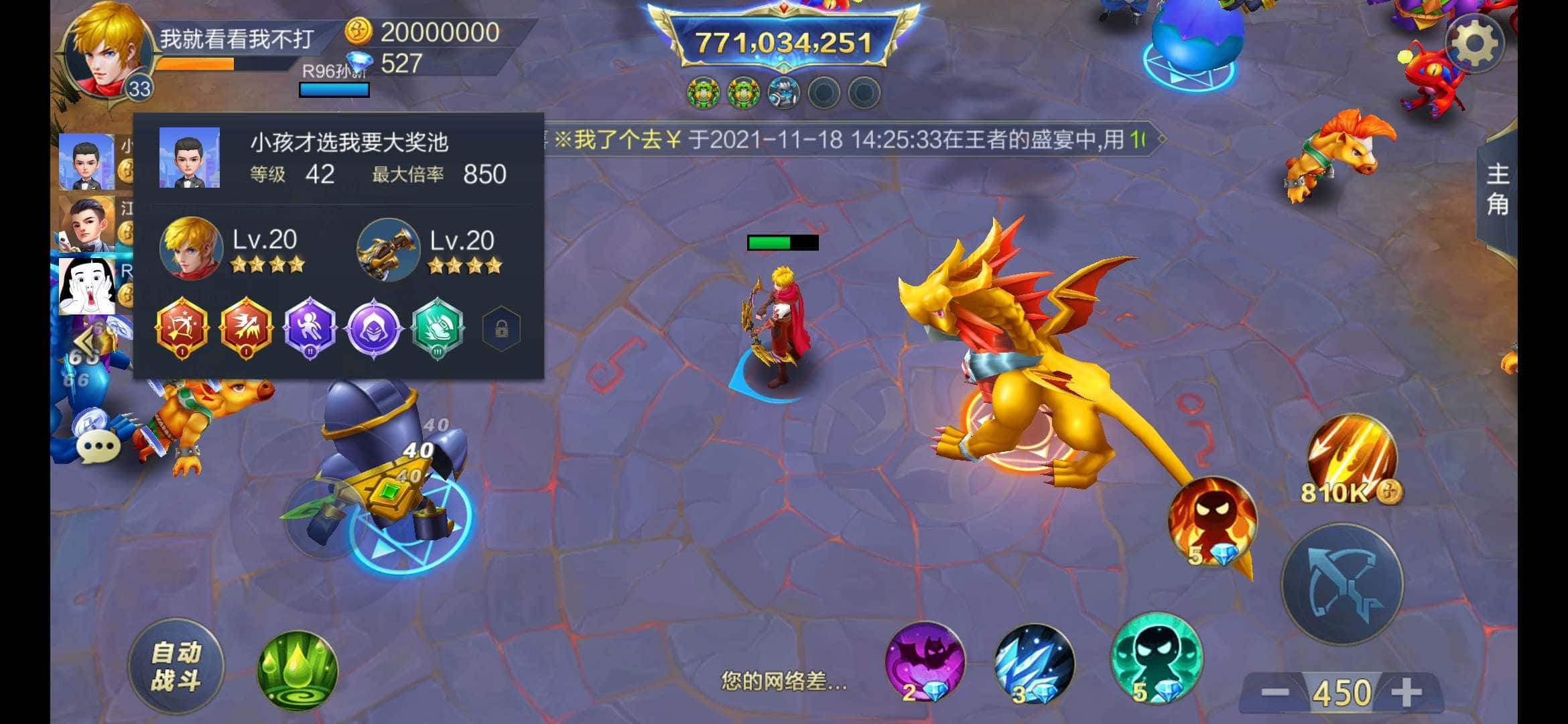Open the Lv.20 hero avatar details

pyautogui.click(x=192, y=249)
